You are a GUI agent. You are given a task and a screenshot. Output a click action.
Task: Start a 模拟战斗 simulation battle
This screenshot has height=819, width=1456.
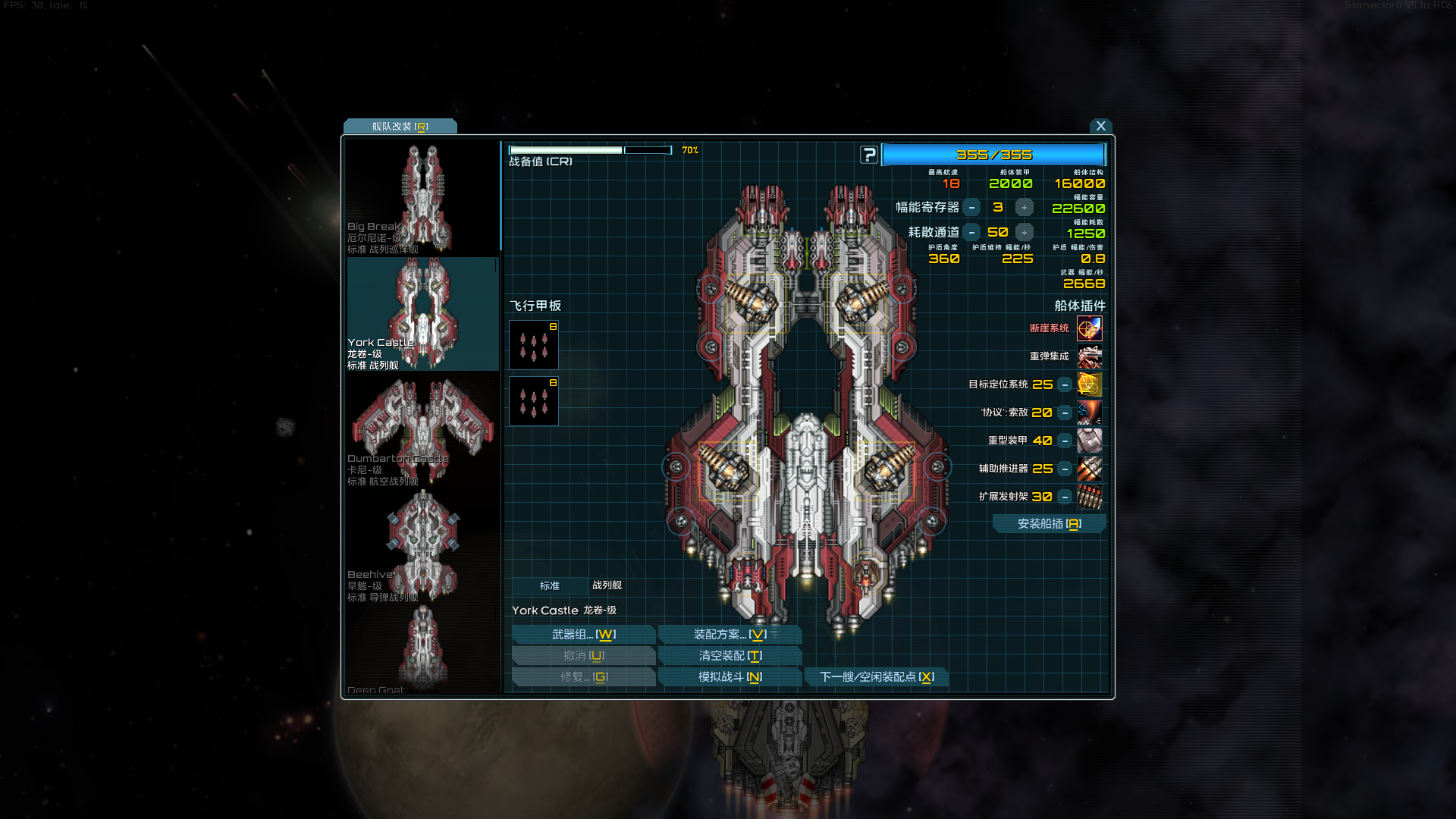click(x=730, y=677)
